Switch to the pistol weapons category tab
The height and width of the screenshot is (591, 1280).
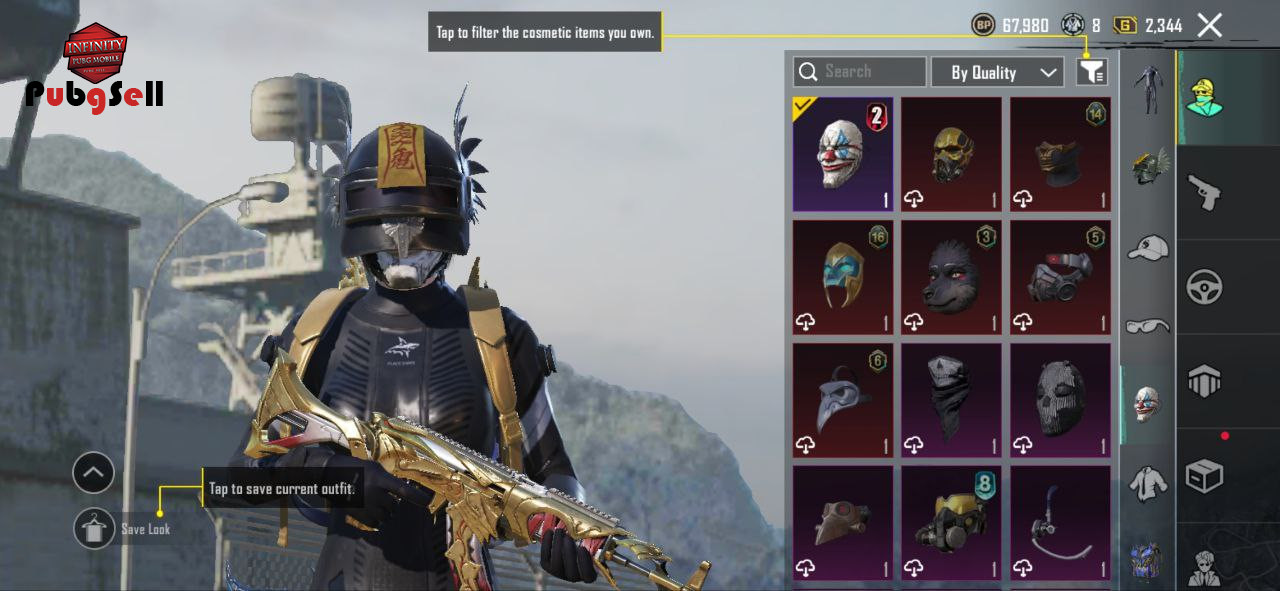coord(1205,191)
